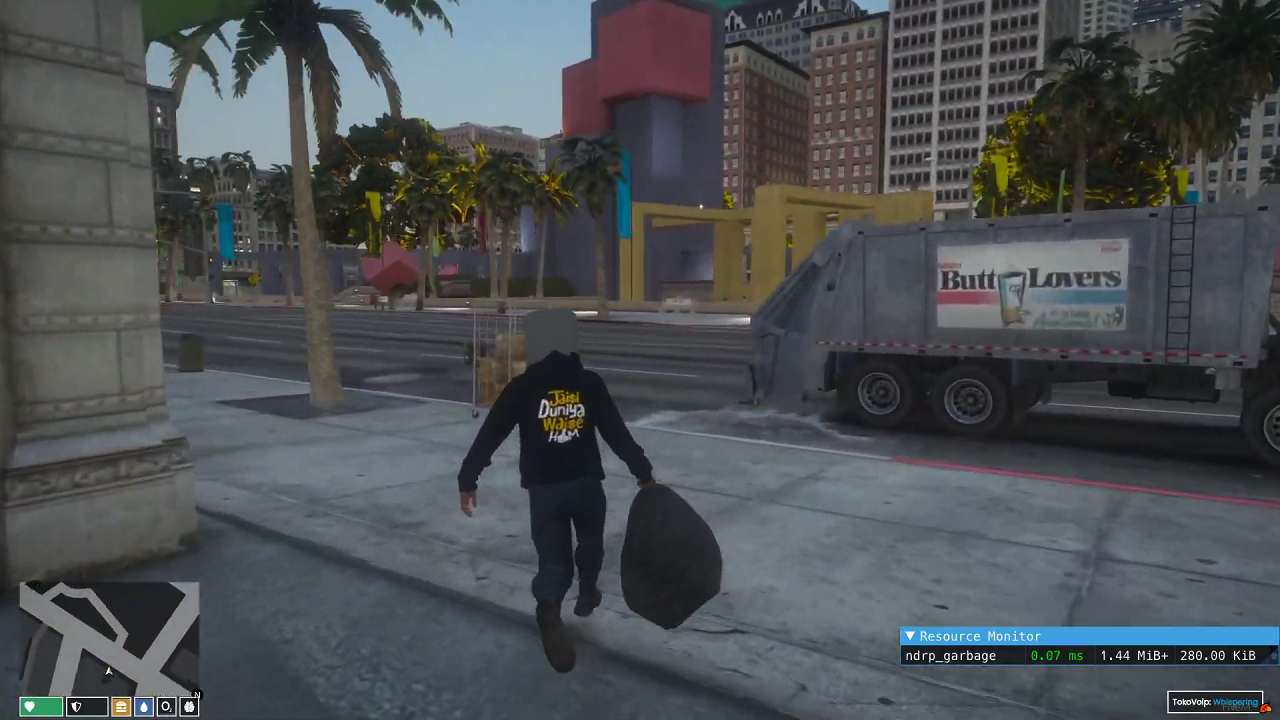The width and height of the screenshot is (1280, 720).
Task: Click the health heart icon
Action: click(28, 707)
